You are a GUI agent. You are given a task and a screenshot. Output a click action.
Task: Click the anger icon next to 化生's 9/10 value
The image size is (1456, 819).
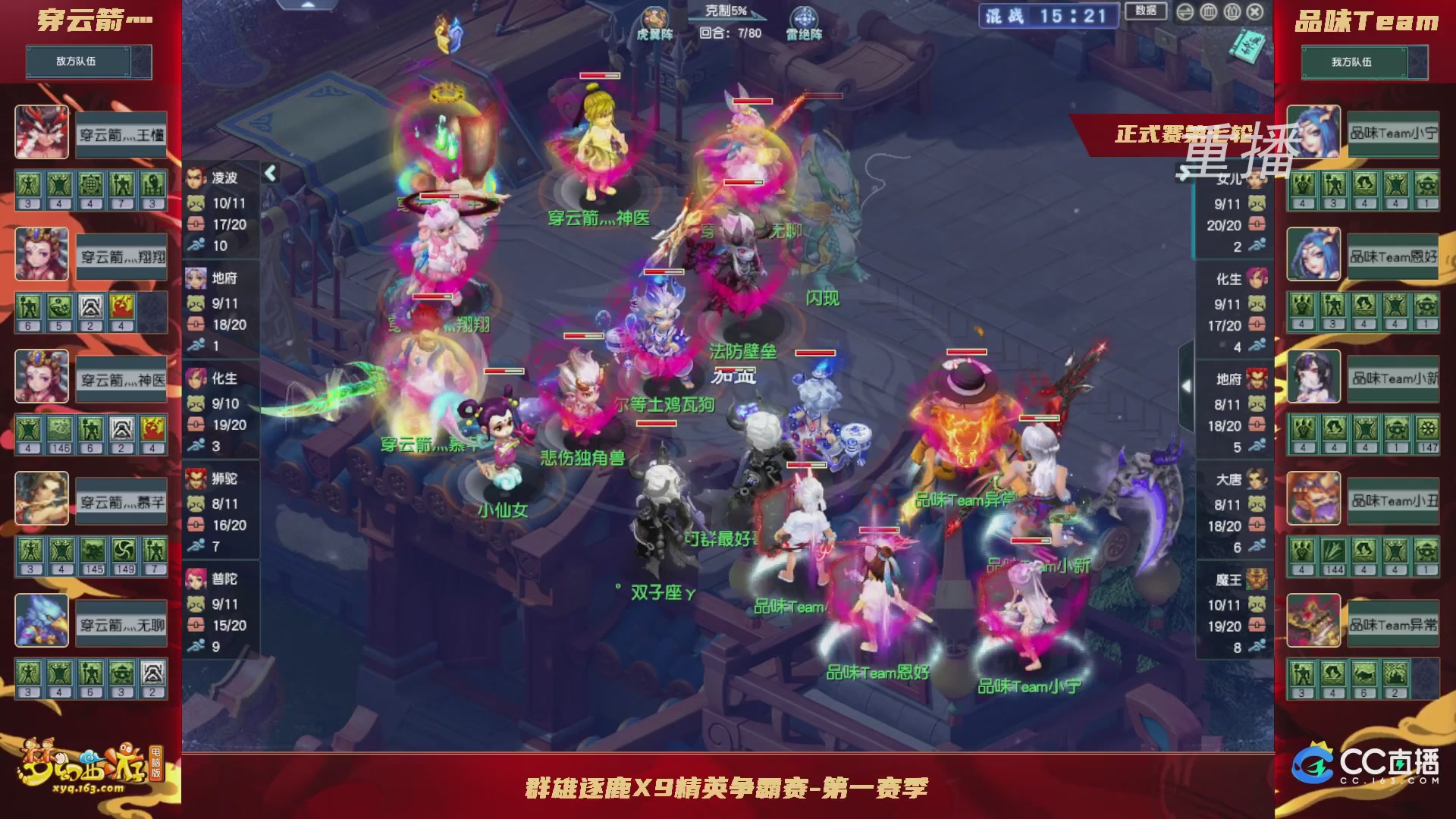click(x=196, y=403)
